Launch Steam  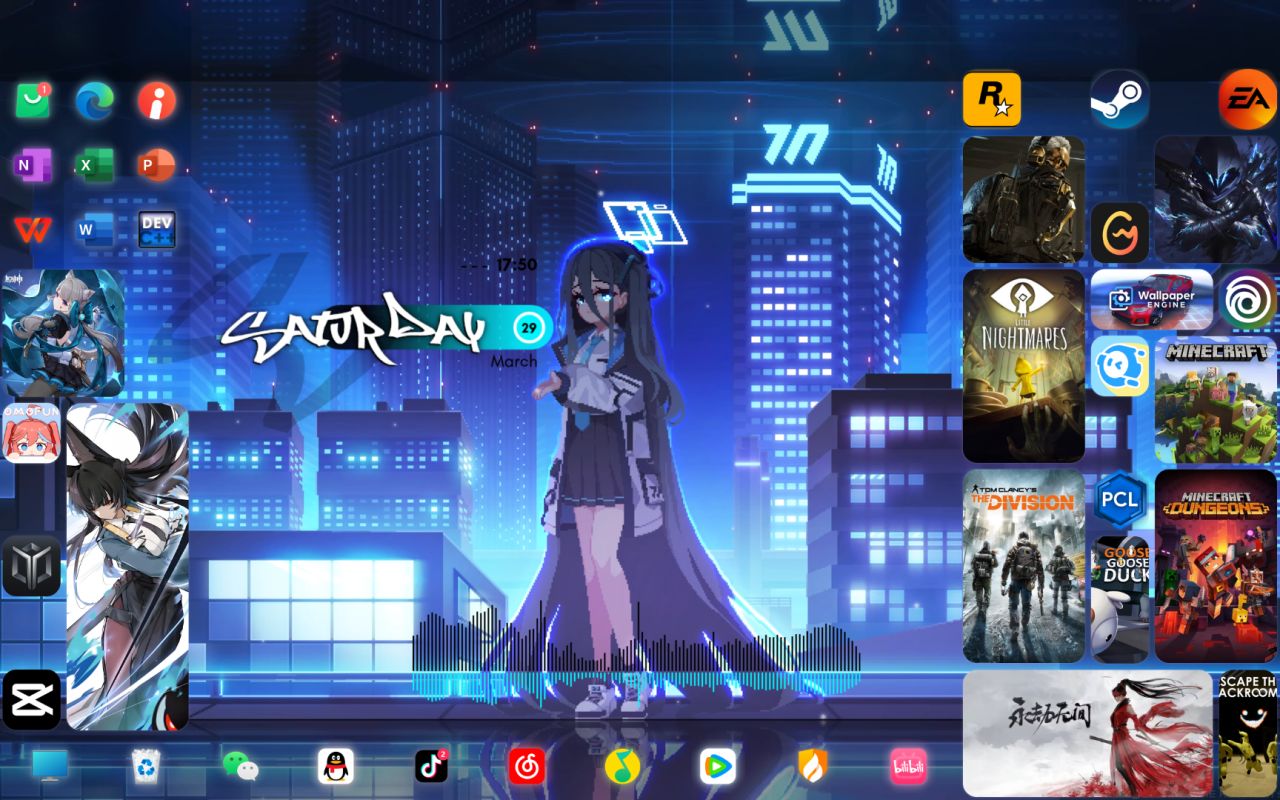tap(1119, 100)
